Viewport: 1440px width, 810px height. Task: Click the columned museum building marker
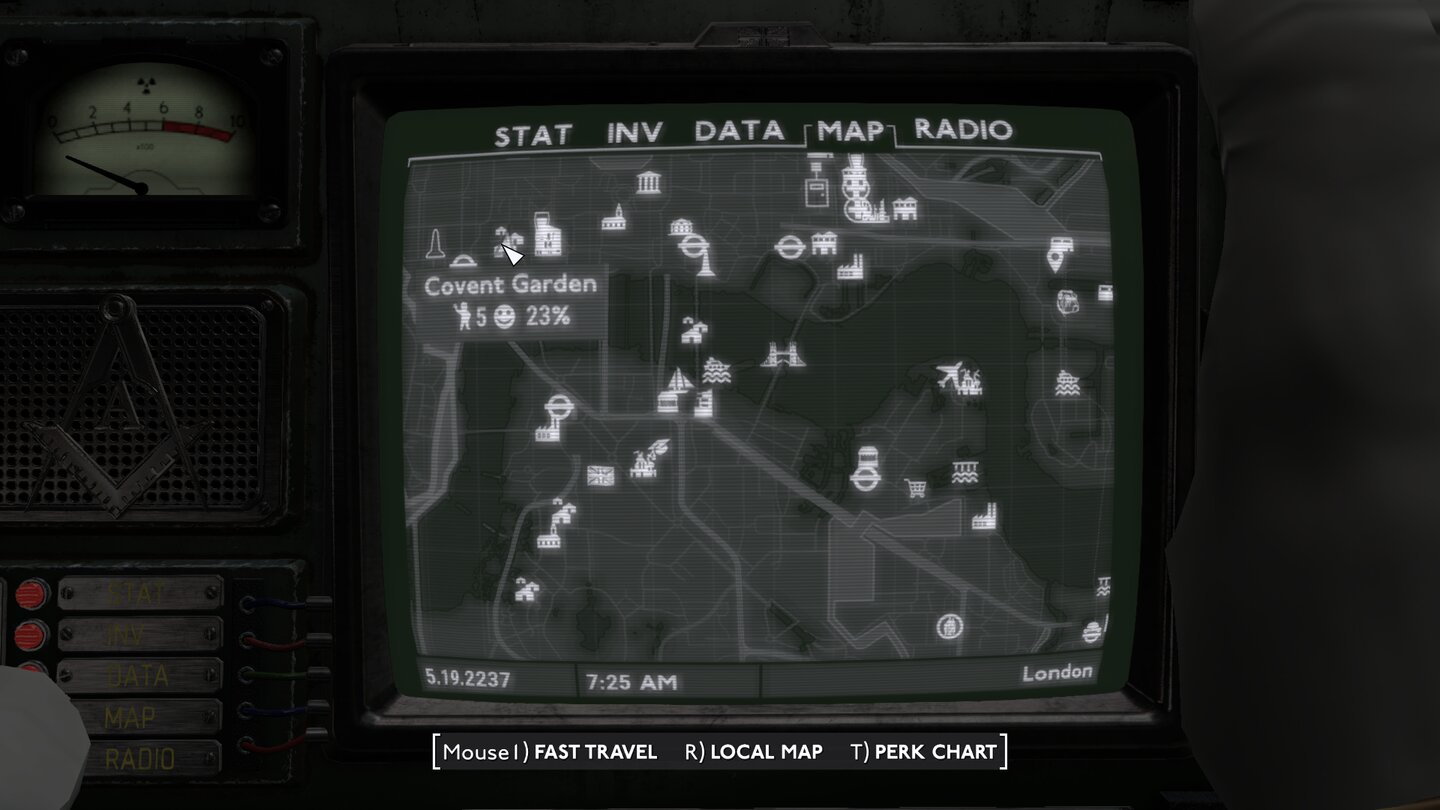[649, 181]
